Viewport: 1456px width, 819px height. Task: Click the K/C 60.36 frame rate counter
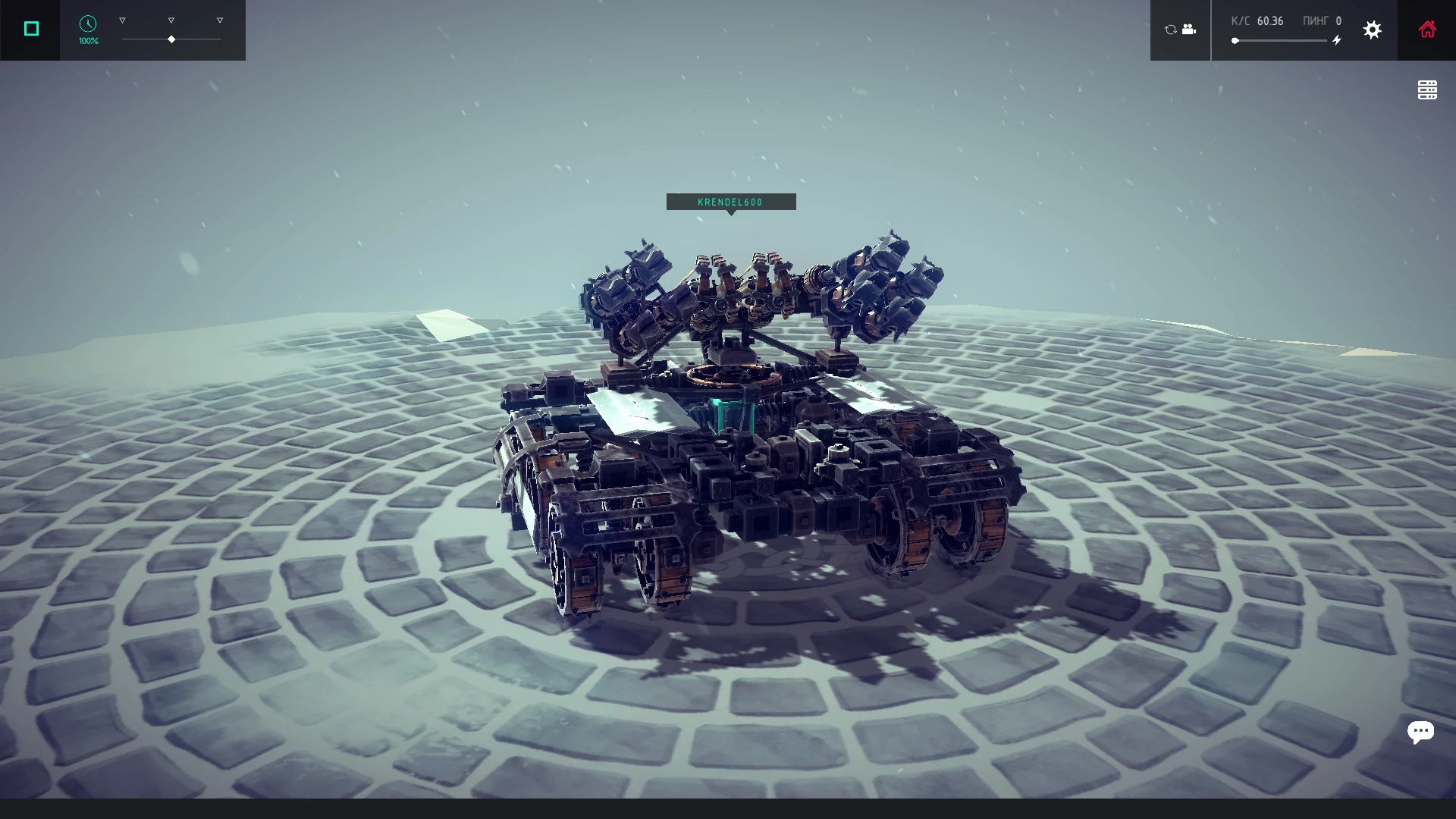click(1258, 20)
